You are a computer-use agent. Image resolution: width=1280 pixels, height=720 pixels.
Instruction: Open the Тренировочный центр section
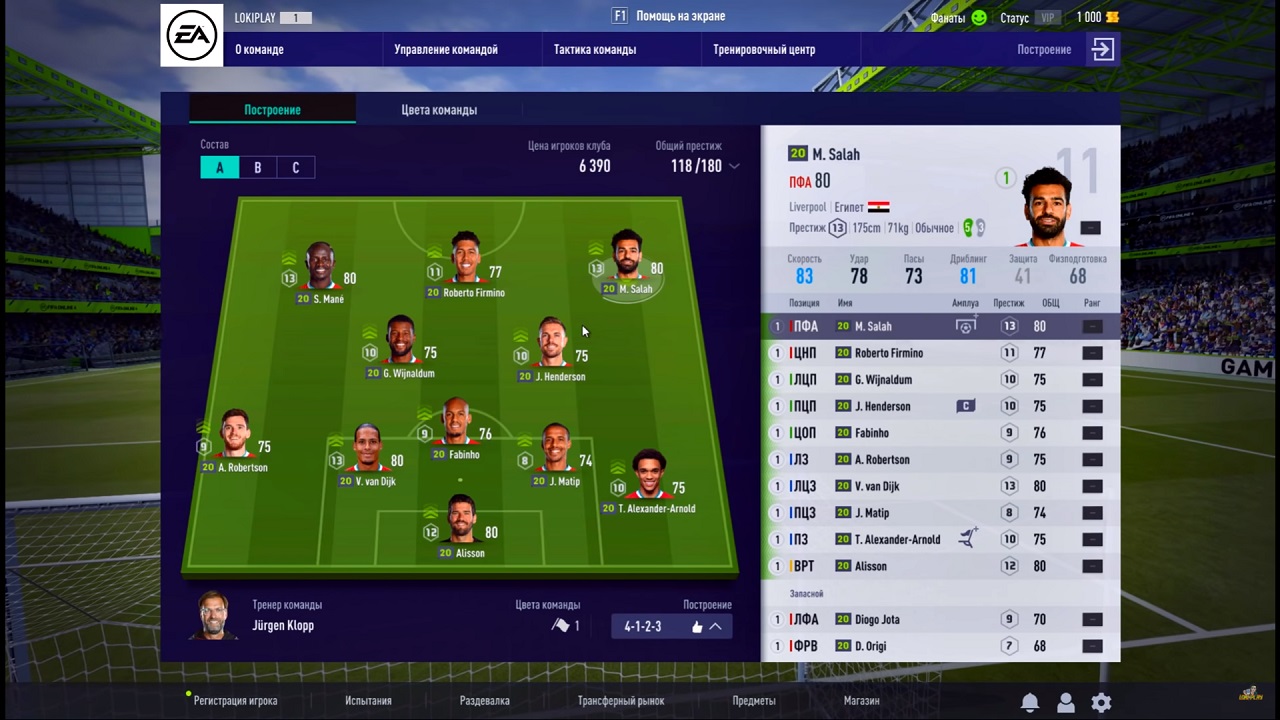(764, 49)
